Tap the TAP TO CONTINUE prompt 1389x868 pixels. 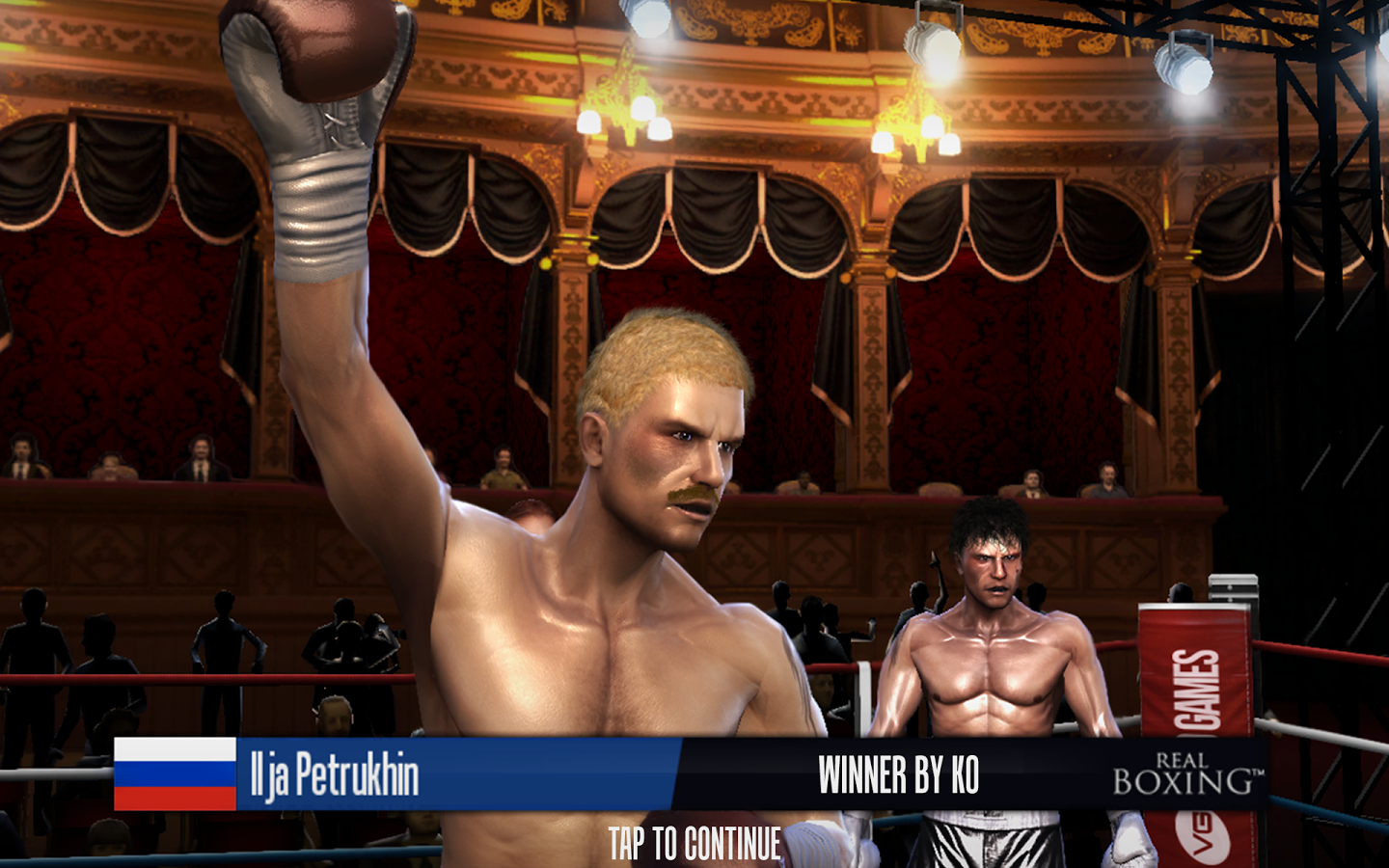click(x=694, y=844)
